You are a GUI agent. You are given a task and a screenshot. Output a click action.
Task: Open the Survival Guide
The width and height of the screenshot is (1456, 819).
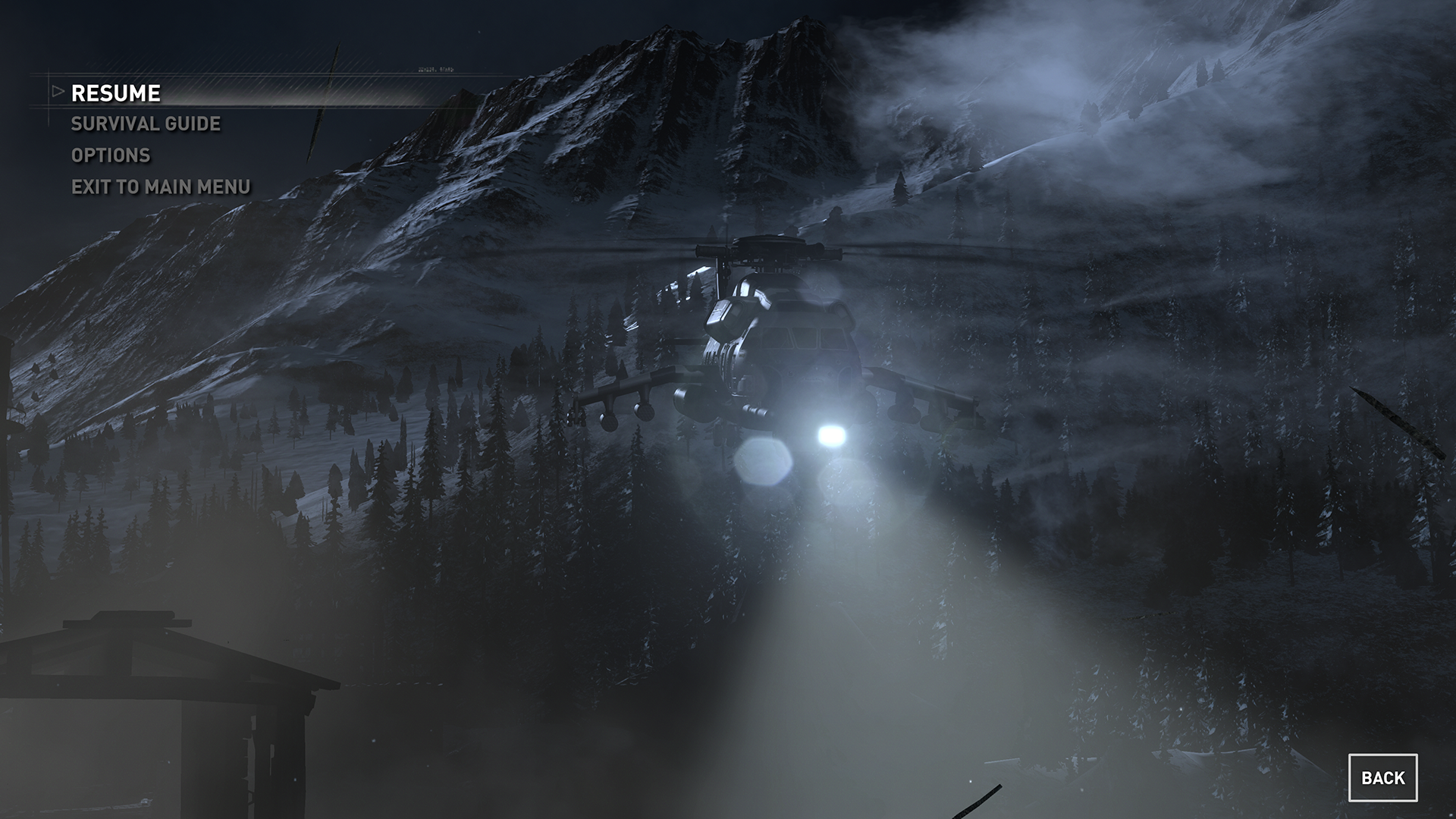tap(146, 124)
